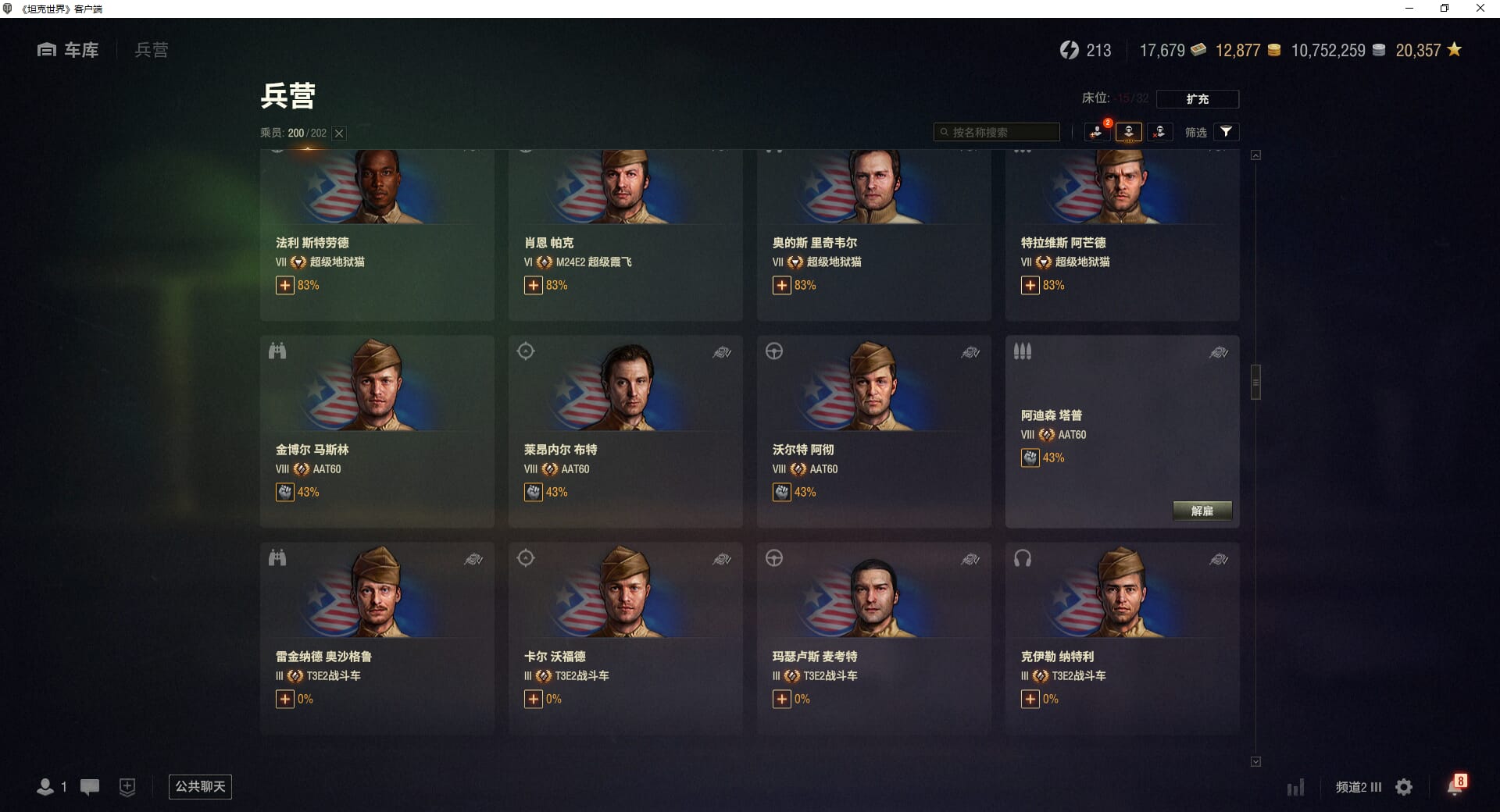Return to the 车库 garage screen
The image size is (1500, 812).
pyautogui.click(x=68, y=50)
